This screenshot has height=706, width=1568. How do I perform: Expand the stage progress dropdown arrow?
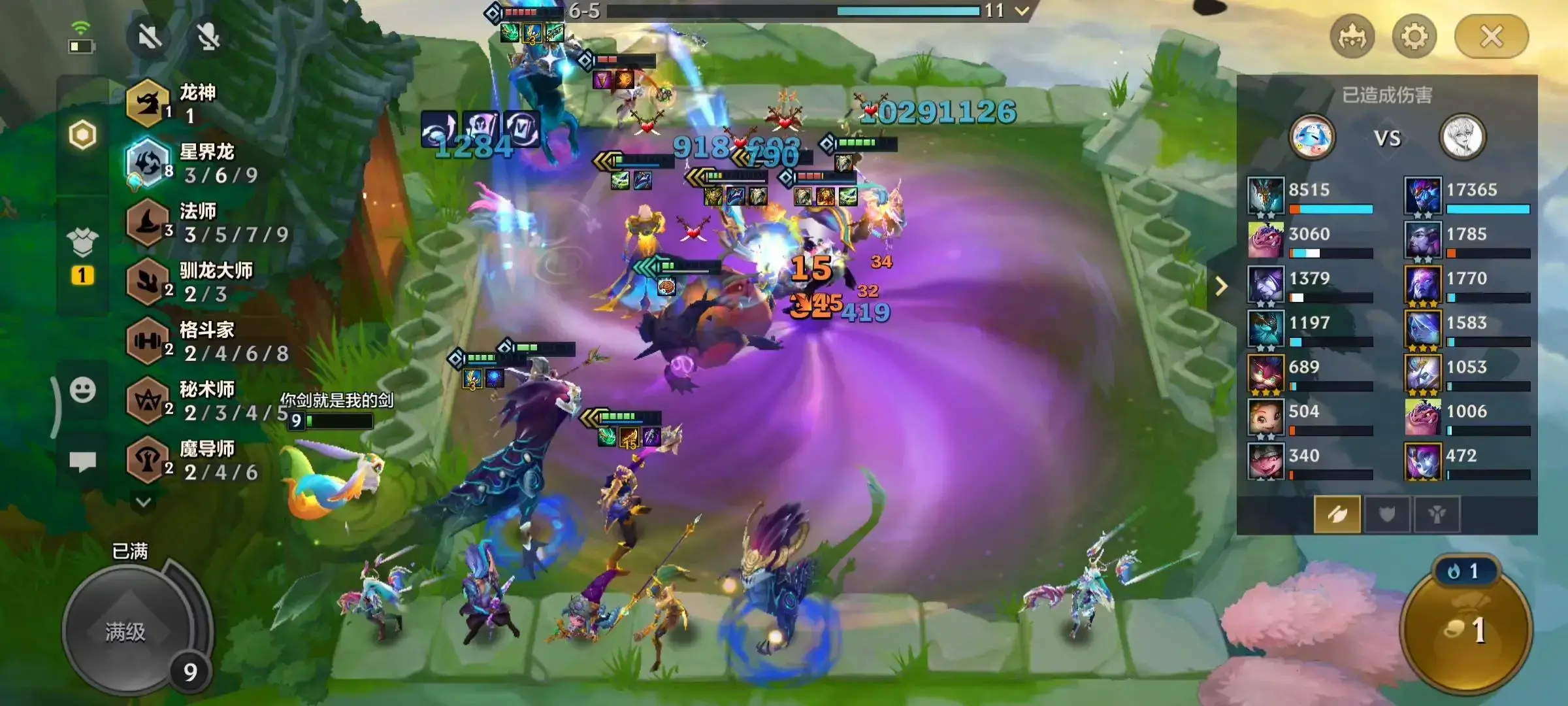[x=1022, y=10]
